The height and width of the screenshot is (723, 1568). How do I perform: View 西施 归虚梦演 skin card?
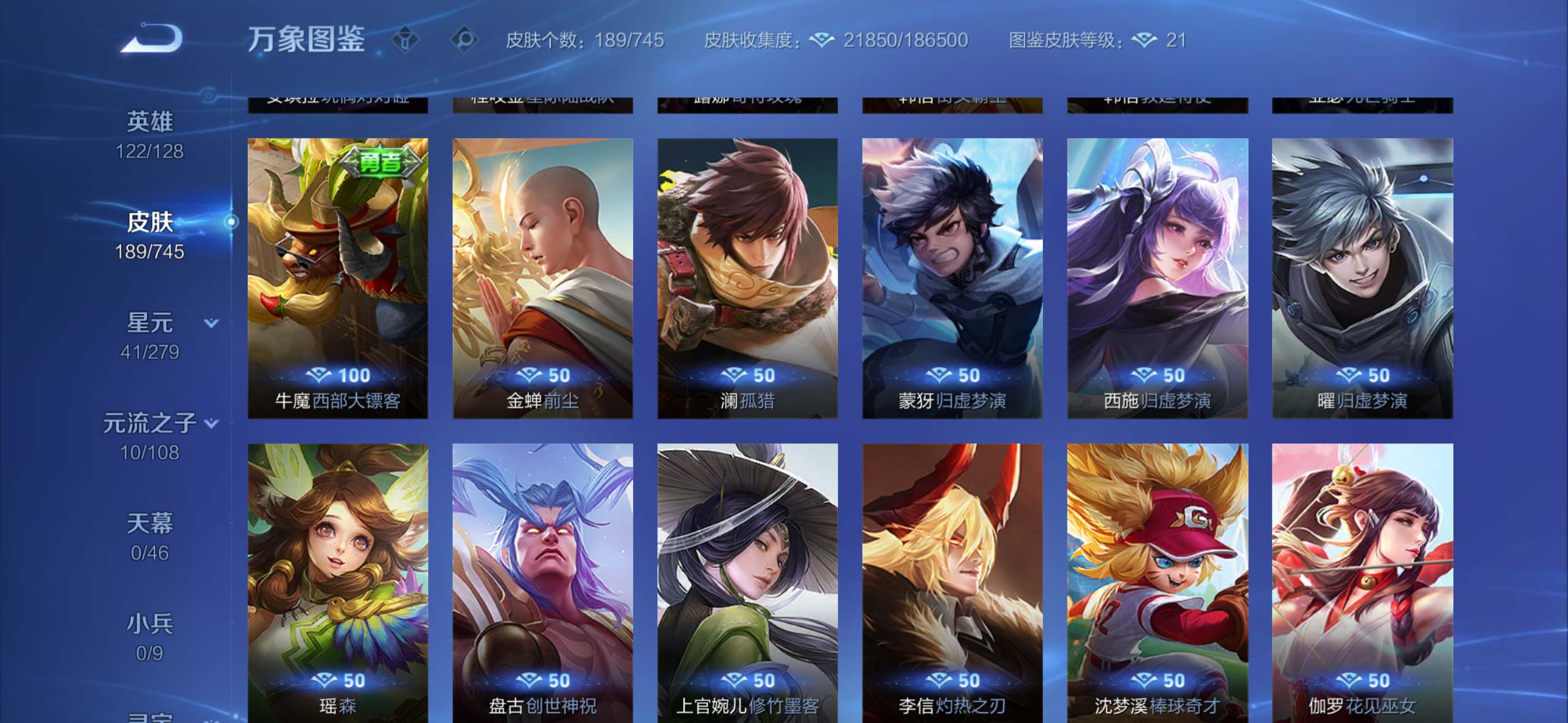pyautogui.click(x=1158, y=278)
